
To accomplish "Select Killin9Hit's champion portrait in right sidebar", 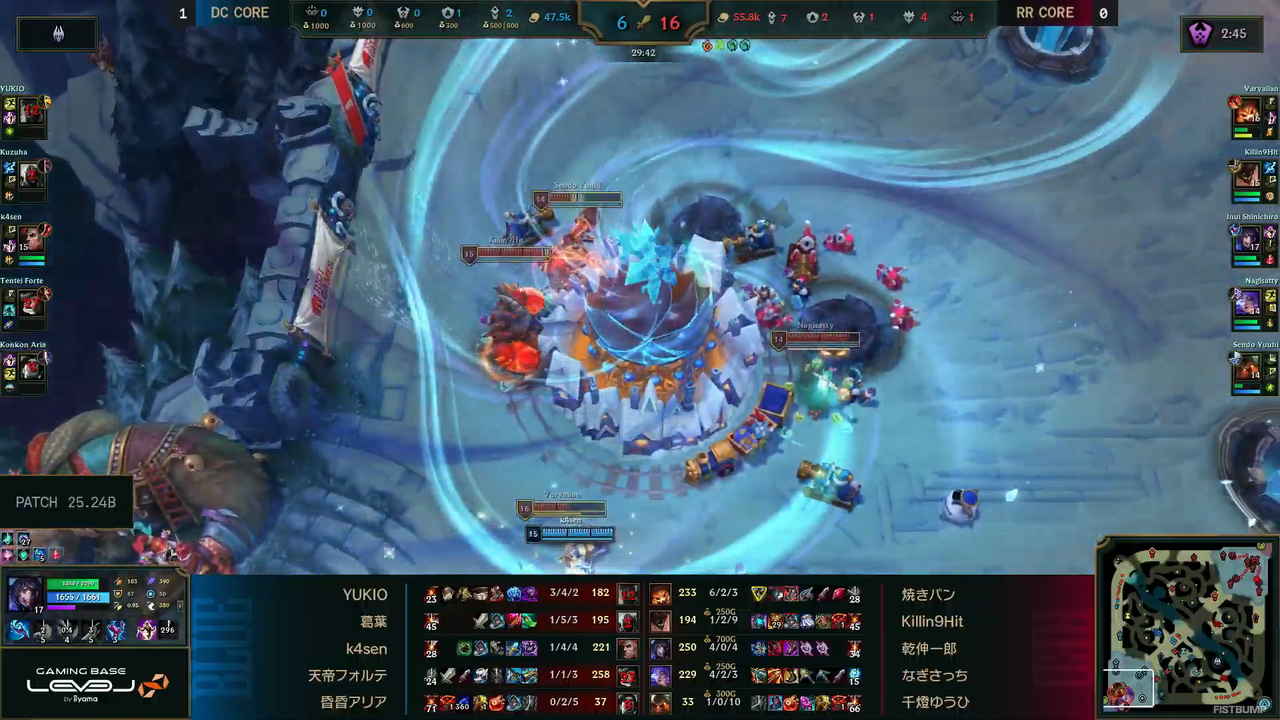I will (1247, 175).
